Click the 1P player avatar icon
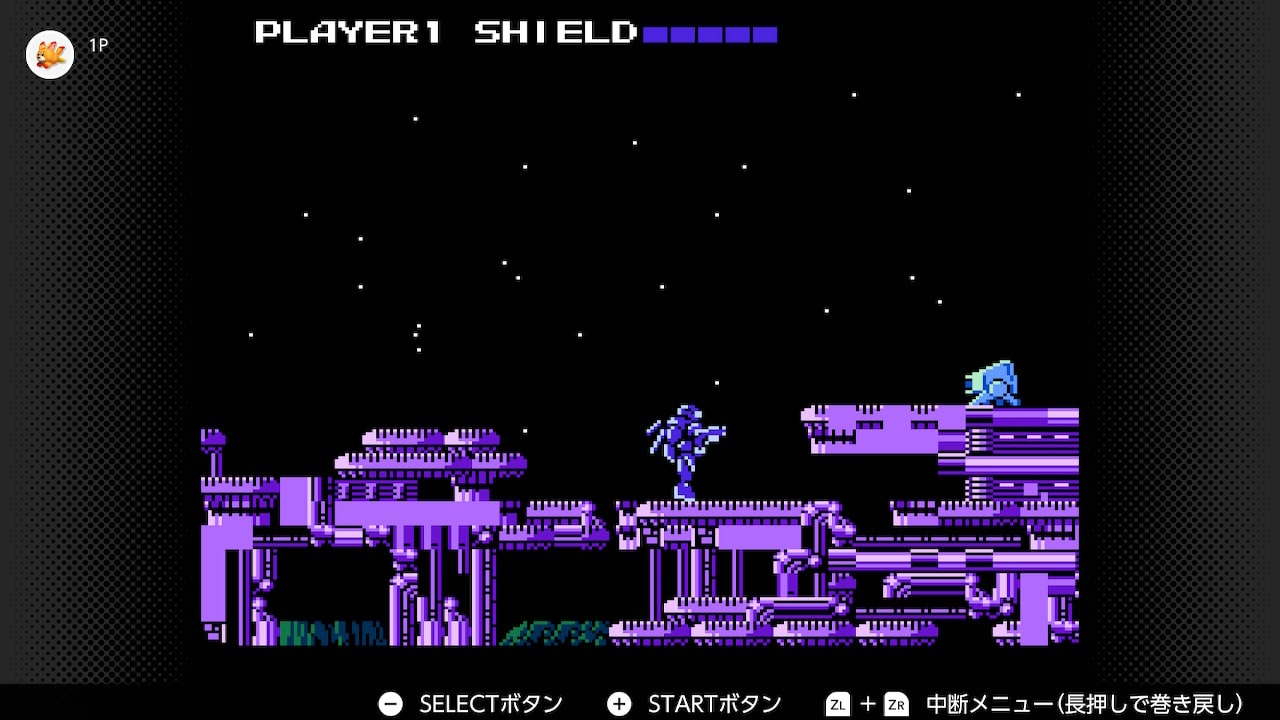 pos(49,55)
